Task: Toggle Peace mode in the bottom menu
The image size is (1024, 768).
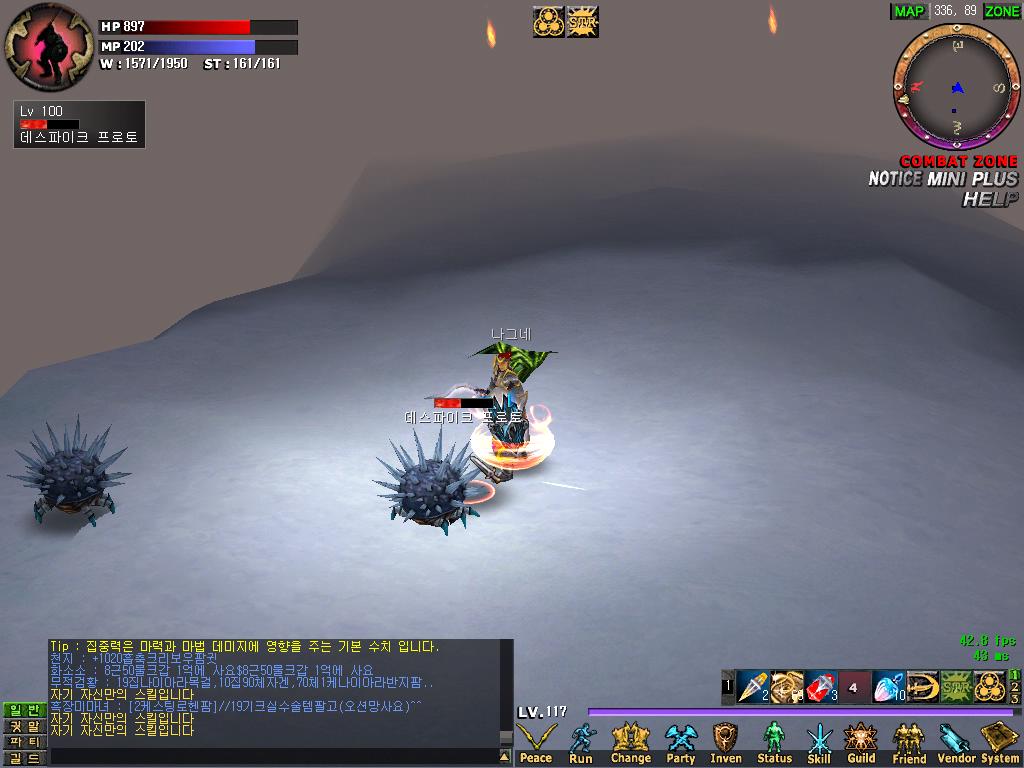Action: tap(536, 743)
